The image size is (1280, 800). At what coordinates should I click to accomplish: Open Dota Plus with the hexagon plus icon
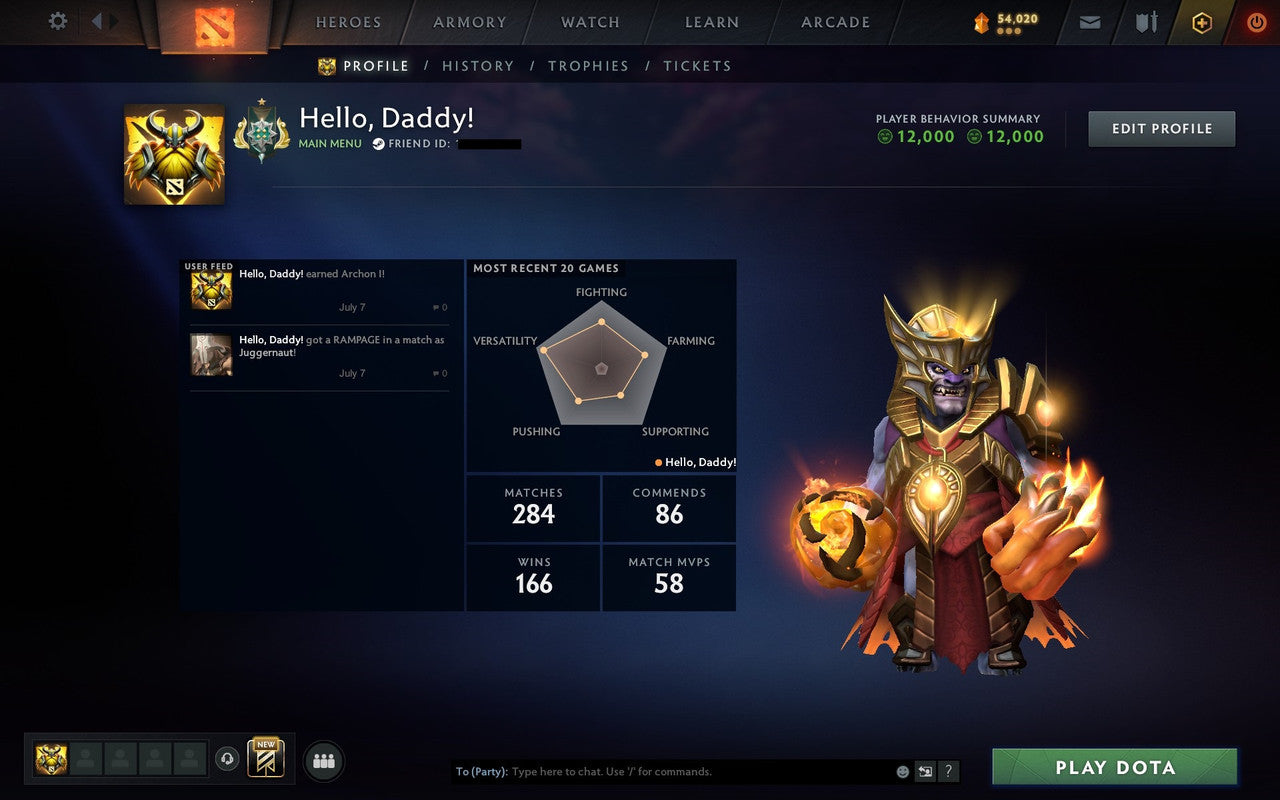point(1201,21)
